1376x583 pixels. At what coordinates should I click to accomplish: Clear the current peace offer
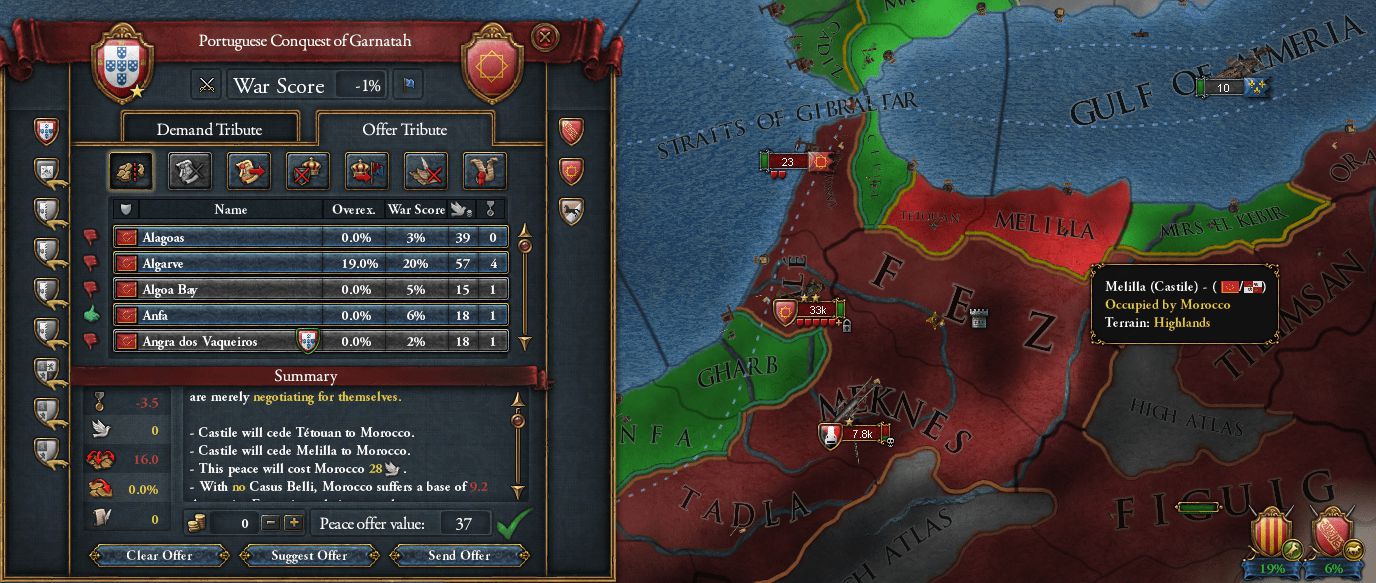pyautogui.click(x=159, y=555)
